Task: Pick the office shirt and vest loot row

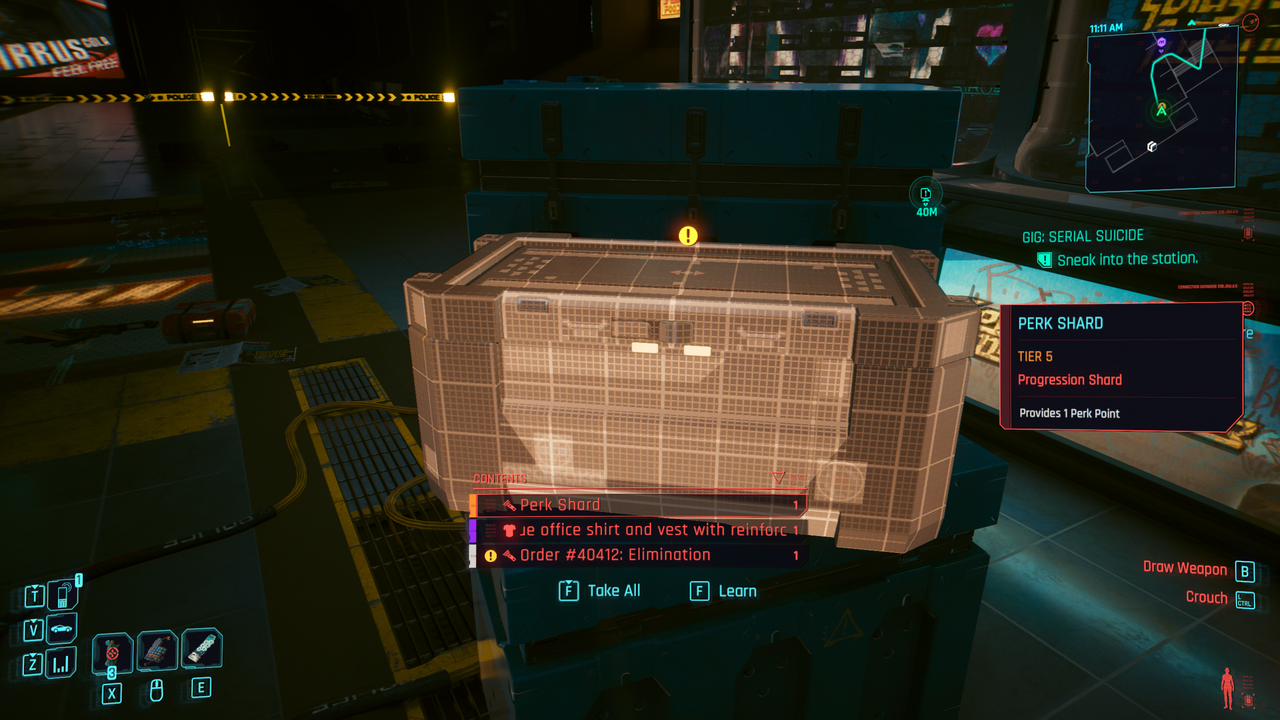Action: click(x=640, y=530)
